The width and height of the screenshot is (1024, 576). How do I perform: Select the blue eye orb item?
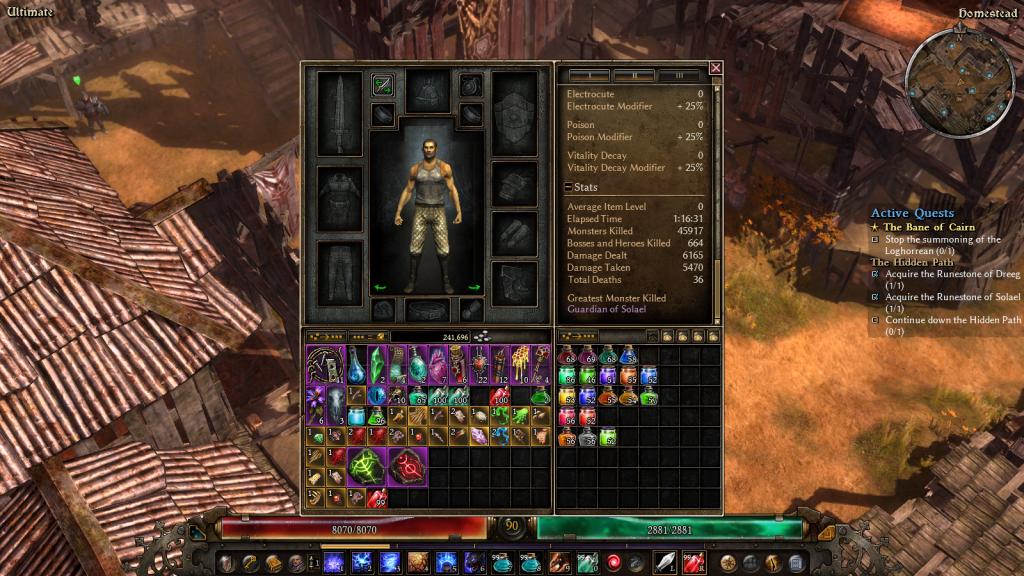point(376,395)
